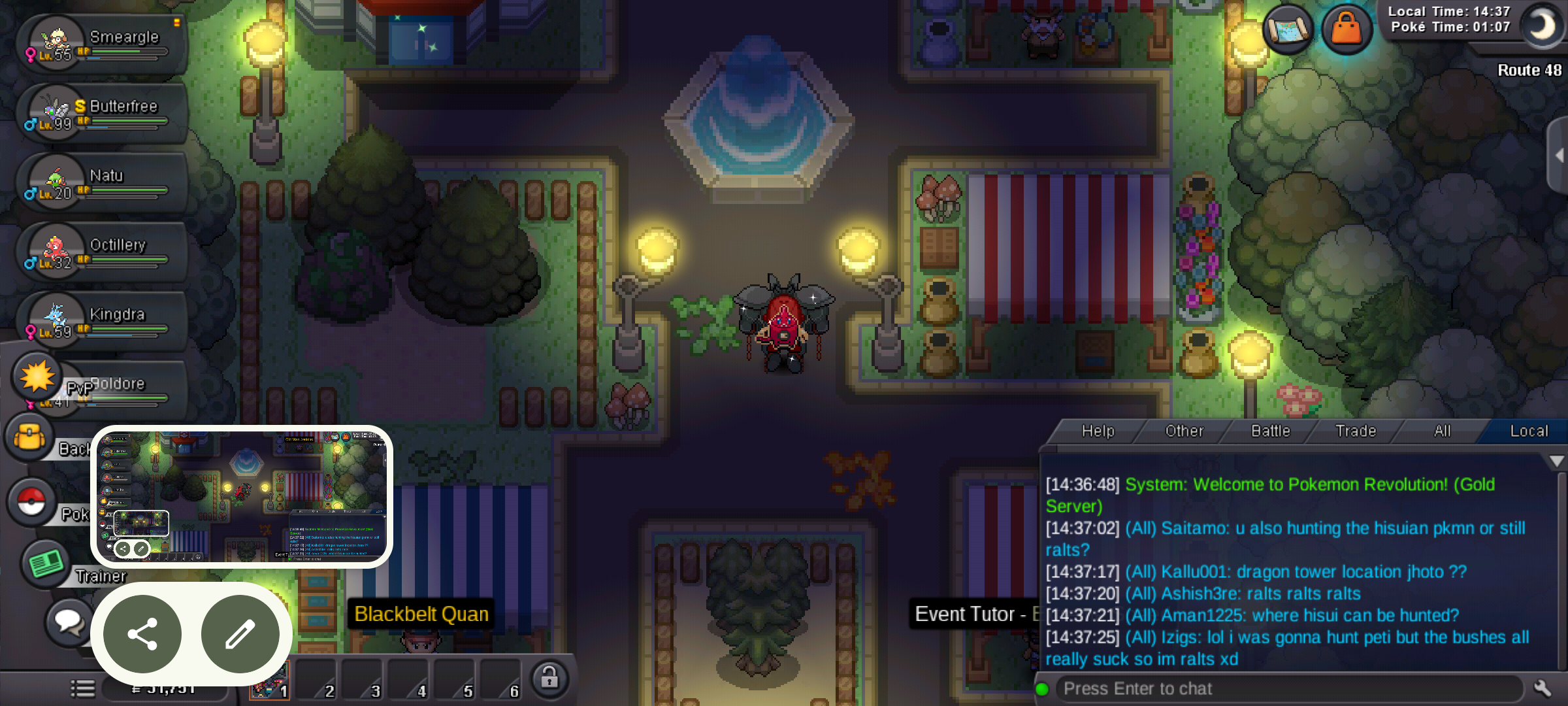Image resolution: width=1568 pixels, height=706 pixels.
Task: Open chat settings wrench icon
Action: point(1543,688)
